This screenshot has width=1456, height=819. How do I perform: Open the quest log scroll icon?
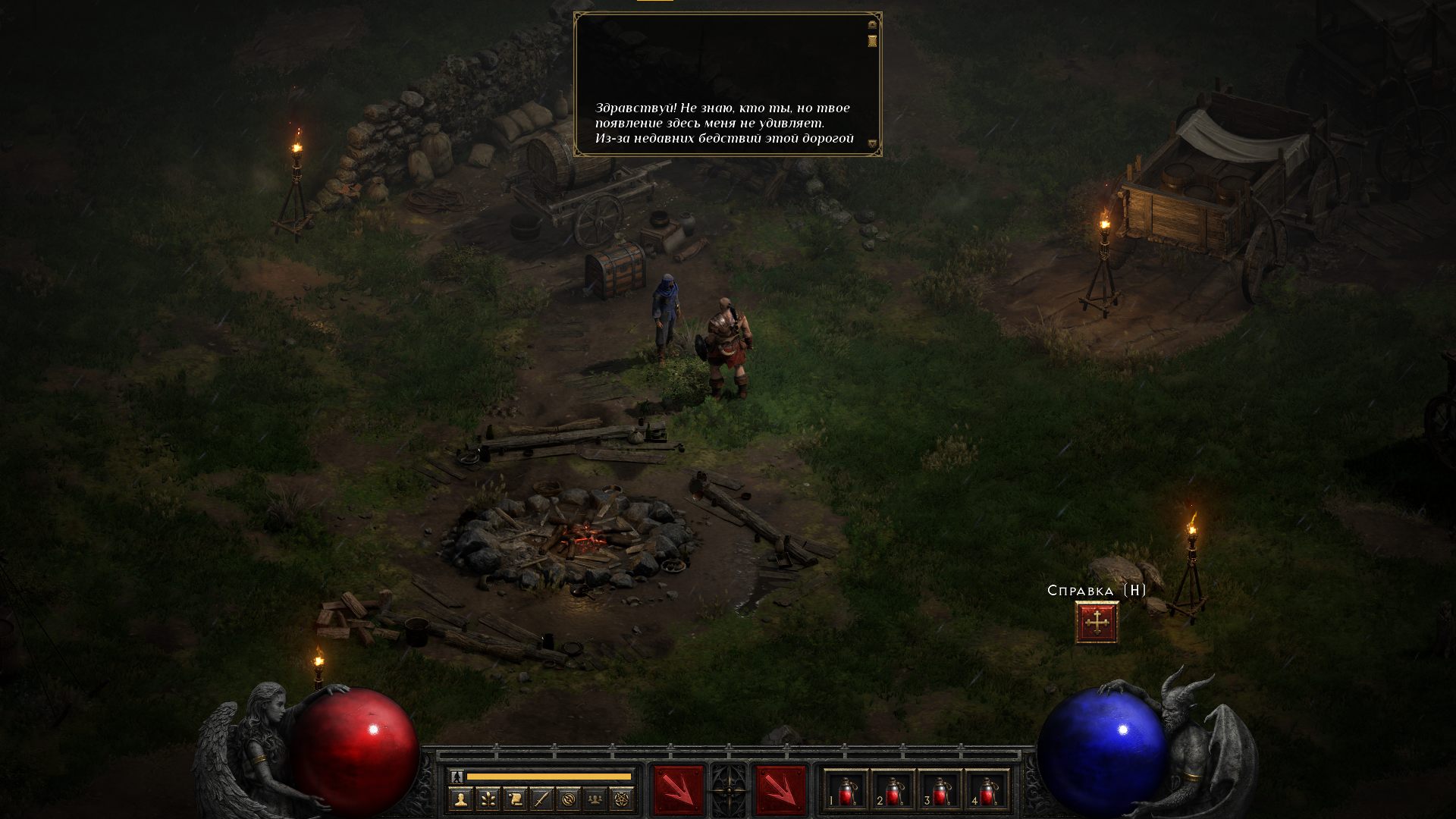pyautogui.click(x=515, y=799)
